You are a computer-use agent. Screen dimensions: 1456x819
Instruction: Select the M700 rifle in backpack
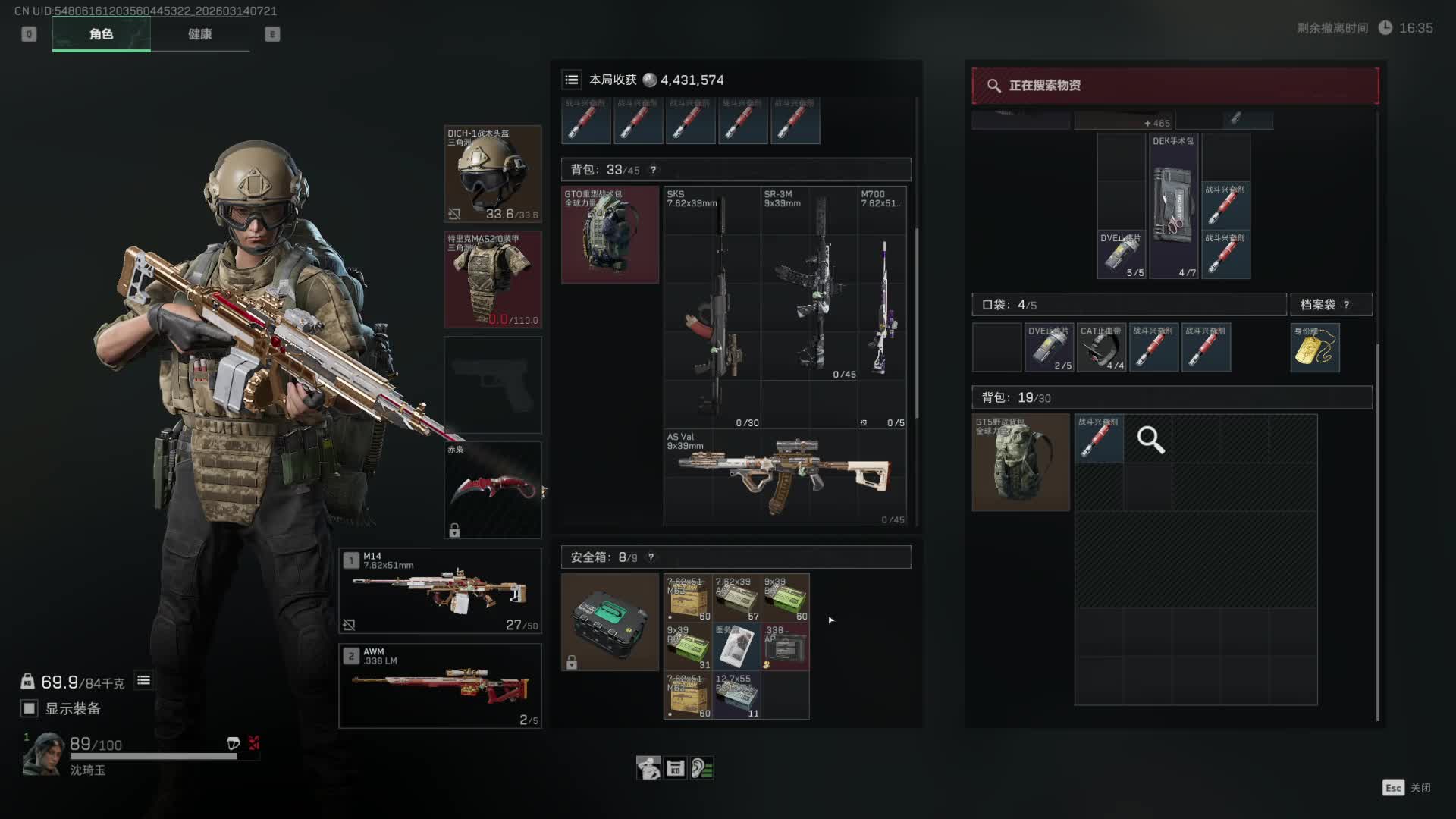pos(882,307)
